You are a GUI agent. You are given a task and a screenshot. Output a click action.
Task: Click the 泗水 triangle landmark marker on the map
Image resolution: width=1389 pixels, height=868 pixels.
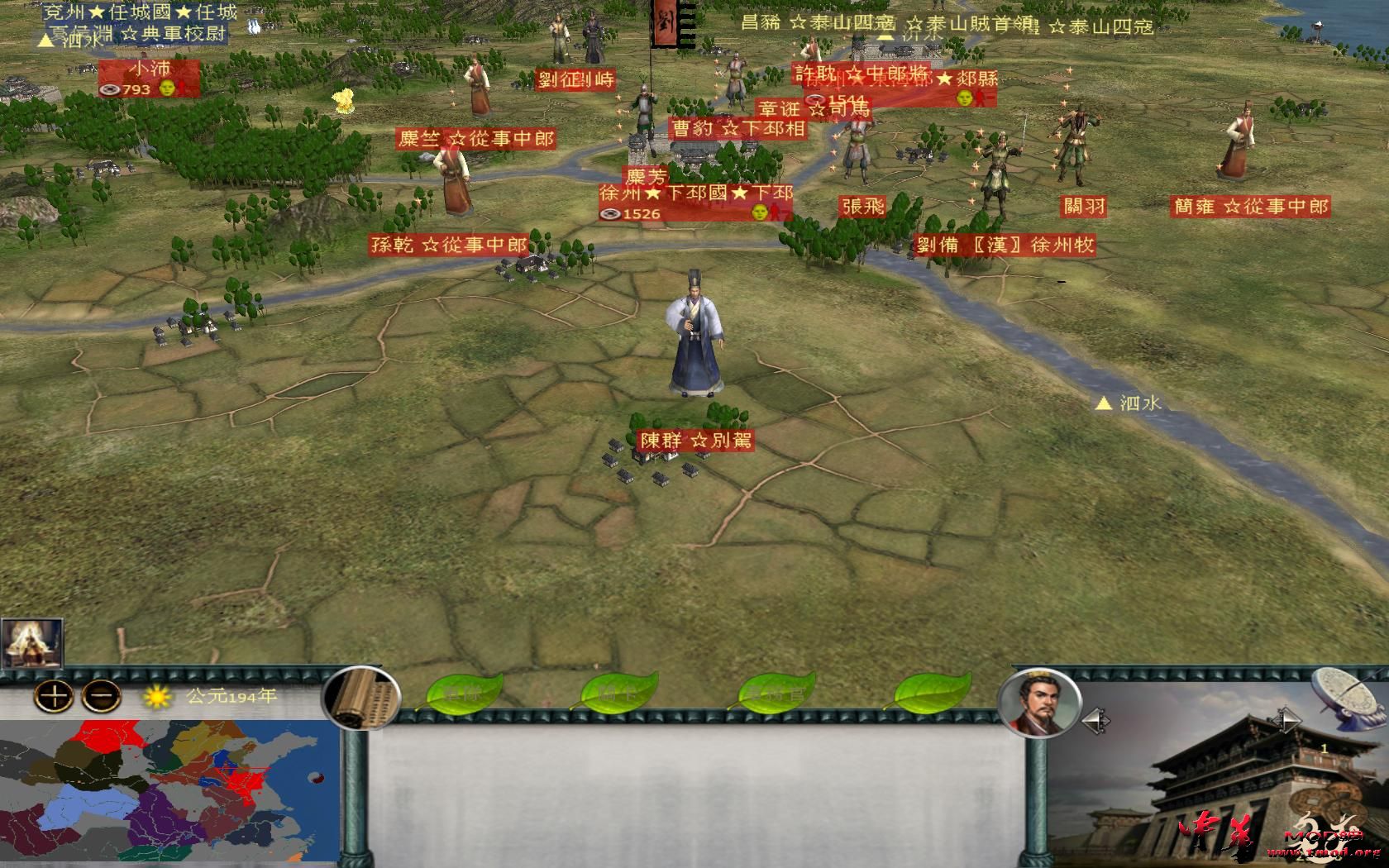(1105, 404)
